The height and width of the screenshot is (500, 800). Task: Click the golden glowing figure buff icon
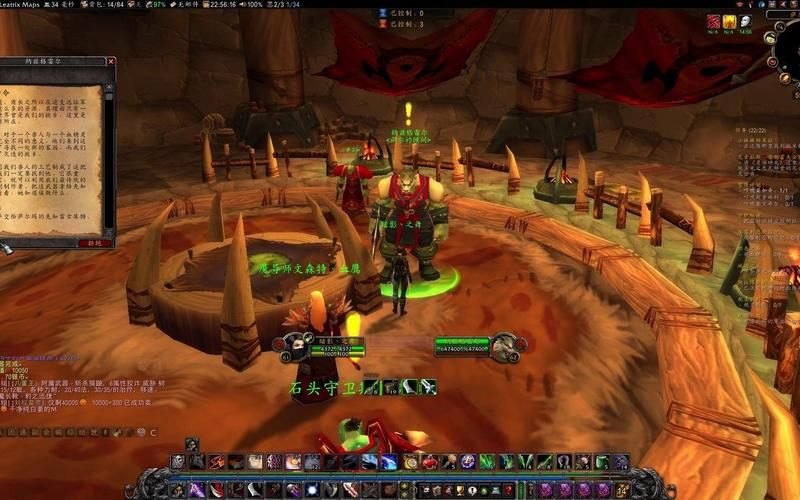(730, 21)
